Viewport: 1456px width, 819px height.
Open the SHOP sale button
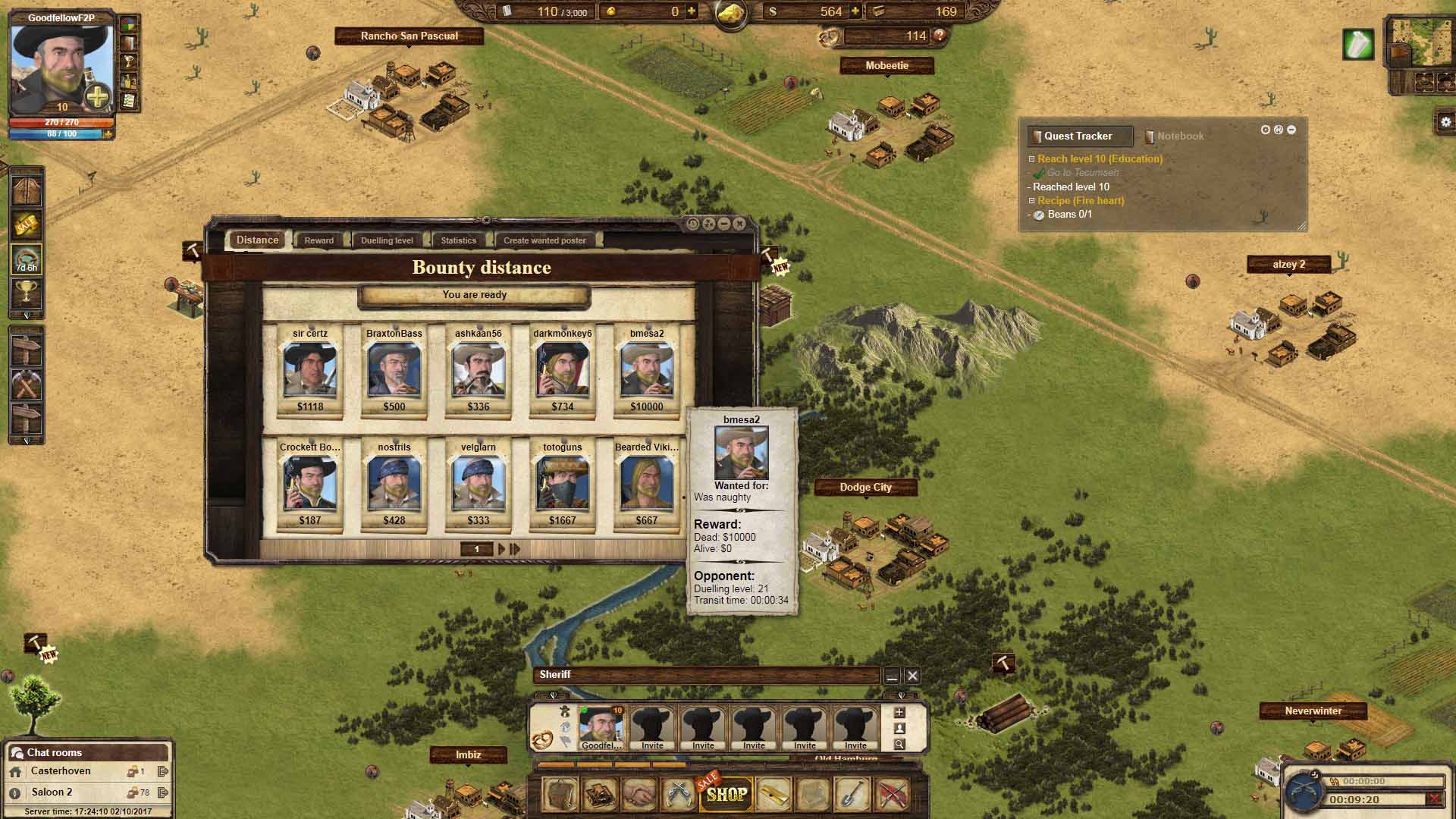(726, 794)
